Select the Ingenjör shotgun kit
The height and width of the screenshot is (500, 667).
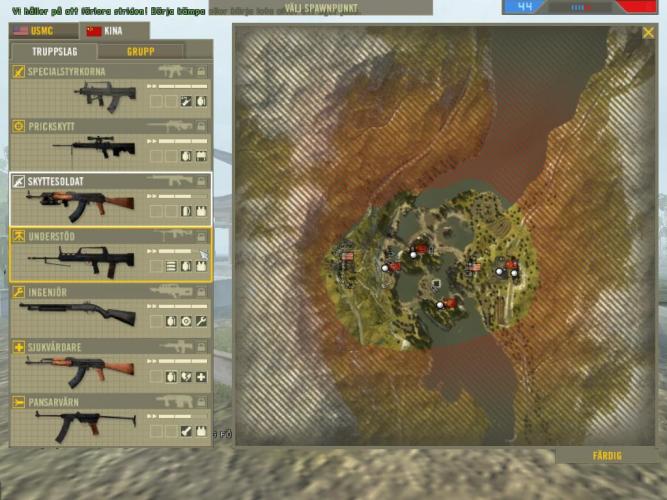coord(109,309)
